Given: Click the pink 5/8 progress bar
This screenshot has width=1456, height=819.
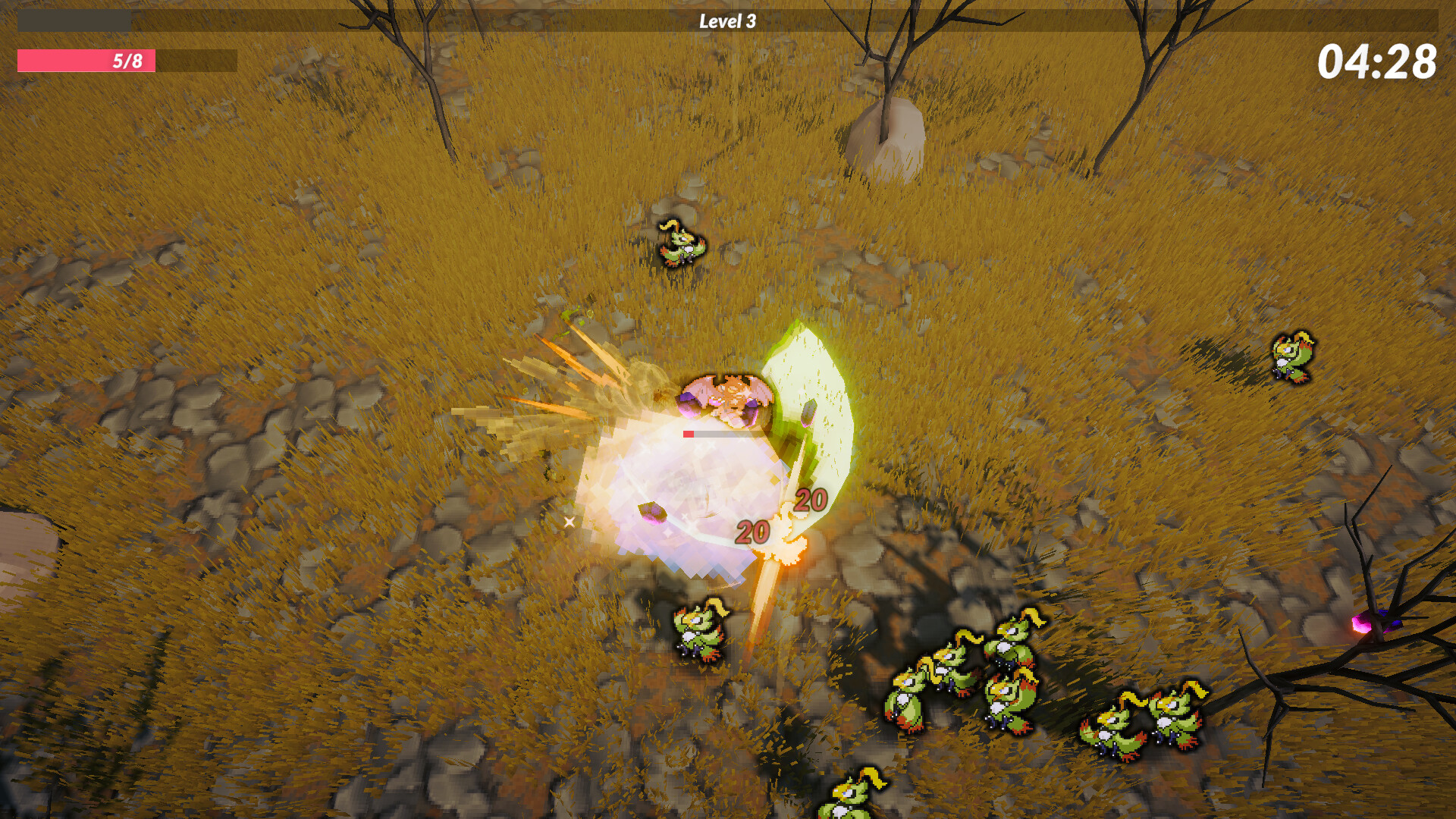Looking at the screenshot, I should [x=87, y=61].
